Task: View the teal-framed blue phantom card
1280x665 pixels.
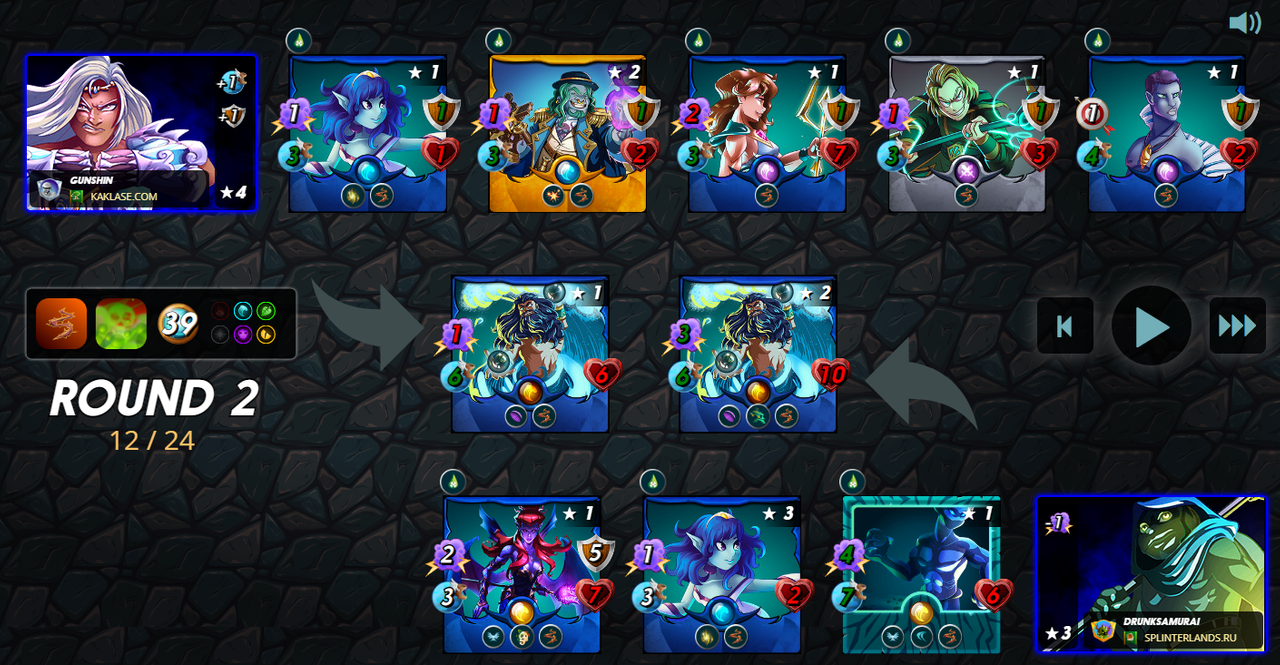Action: click(921, 574)
